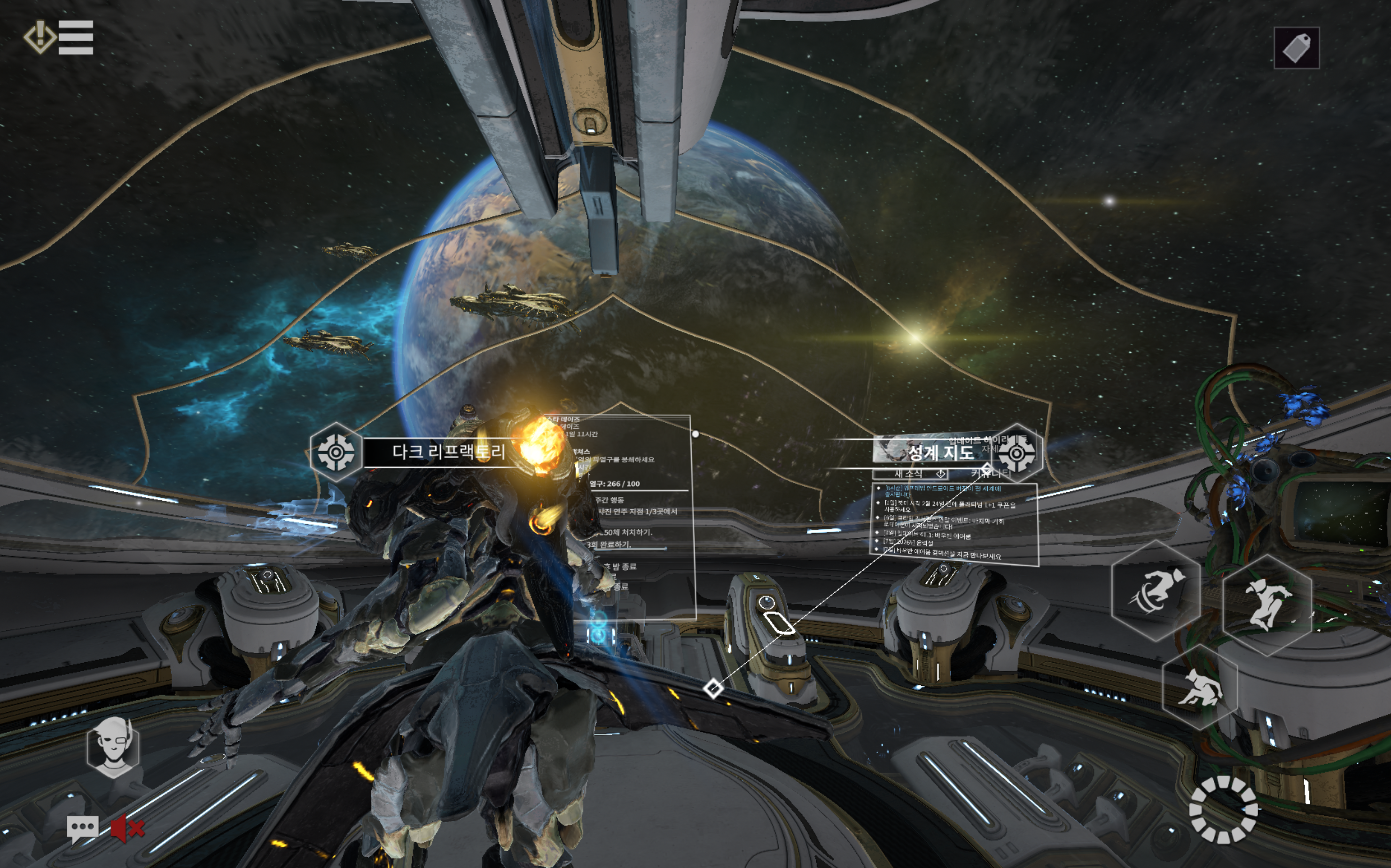Switch to the 새 소식 news tab
The width and height of the screenshot is (1391, 868).
tap(908, 473)
